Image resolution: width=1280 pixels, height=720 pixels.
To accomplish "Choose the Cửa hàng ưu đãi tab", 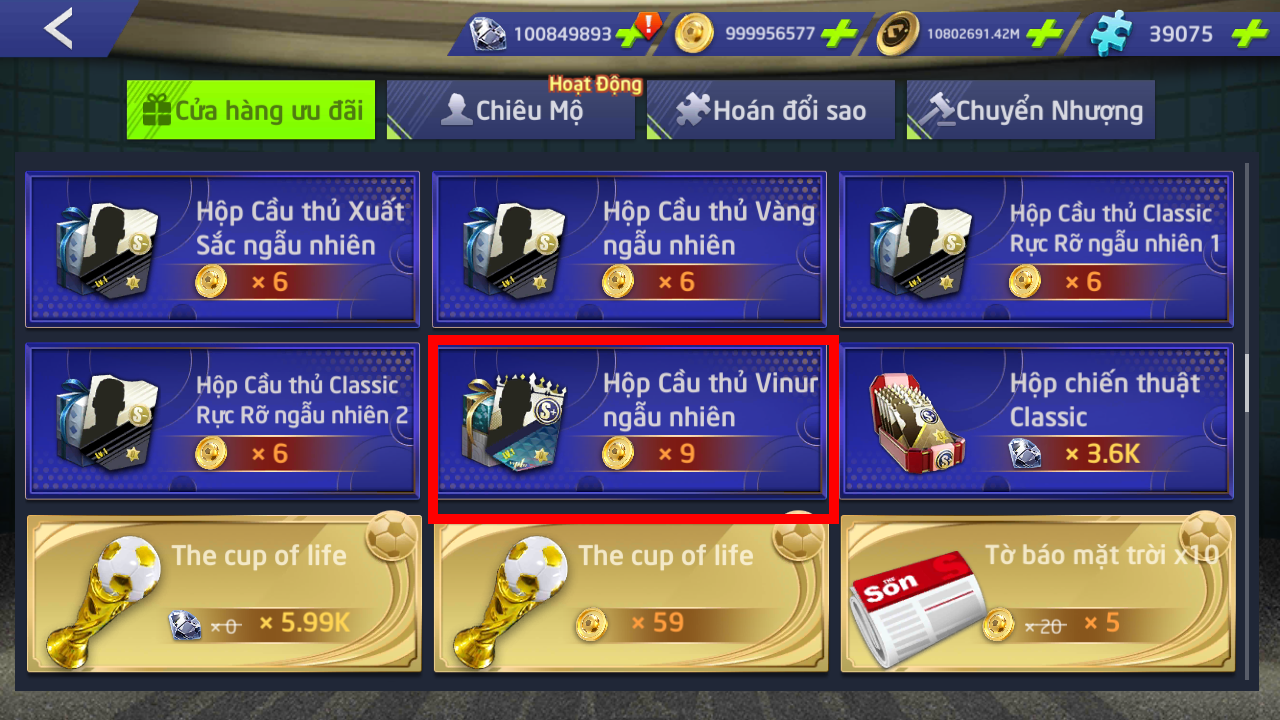I will pyautogui.click(x=251, y=110).
